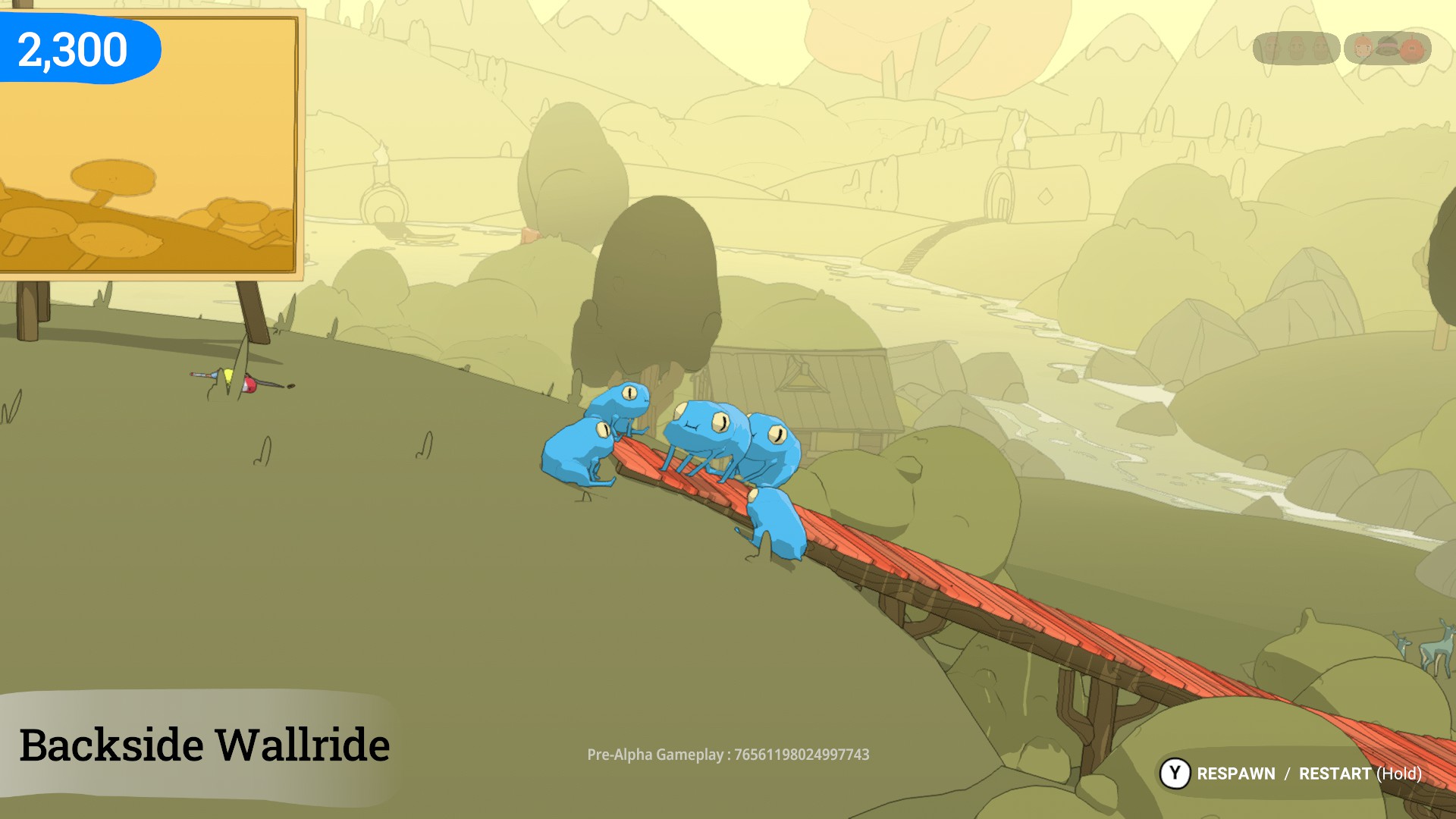Image resolution: width=1456 pixels, height=819 pixels.
Task: Click the blue score badge showing 2,300
Action: point(73,49)
